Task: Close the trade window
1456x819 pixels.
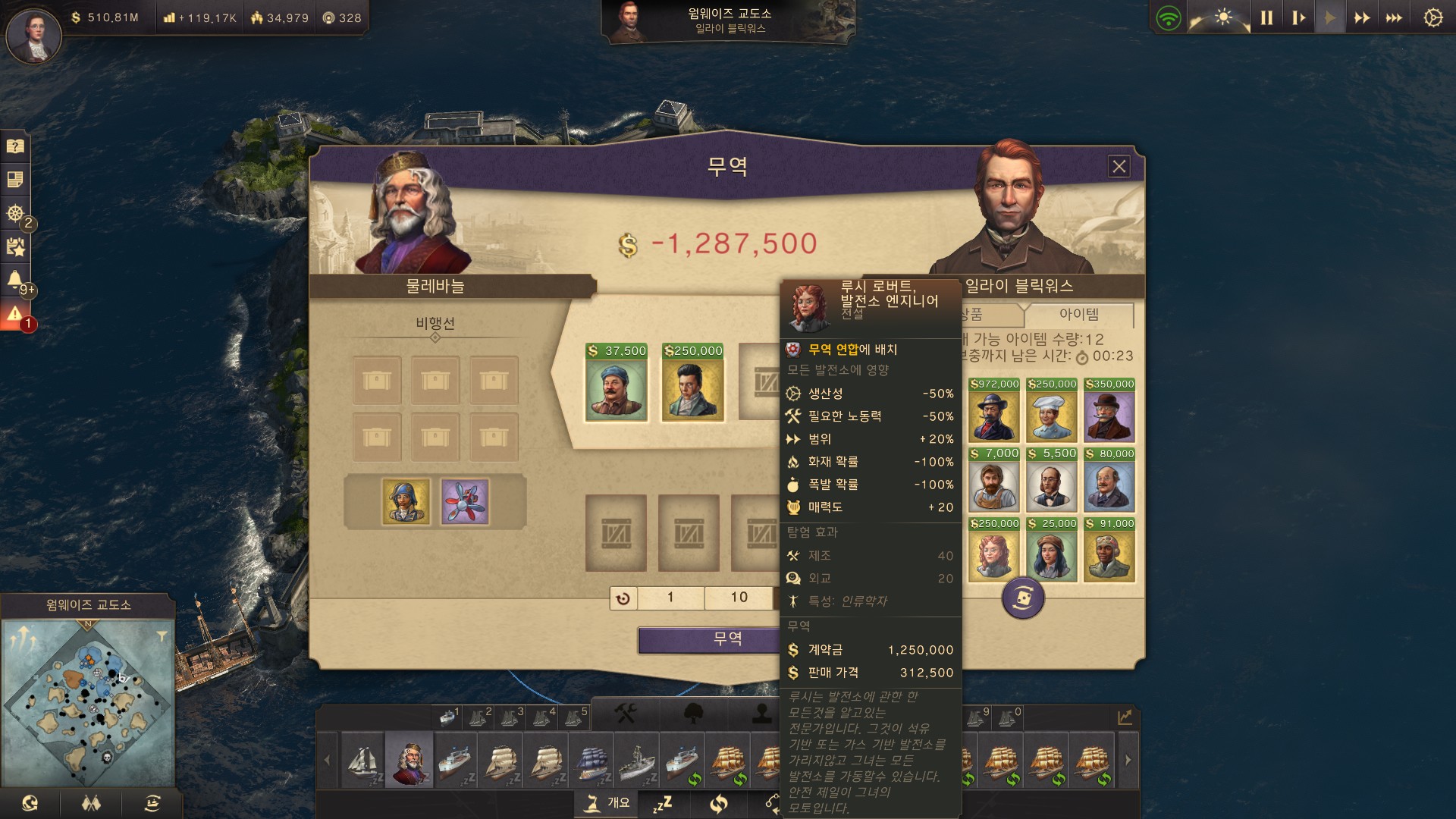Action: (1119, 167)
